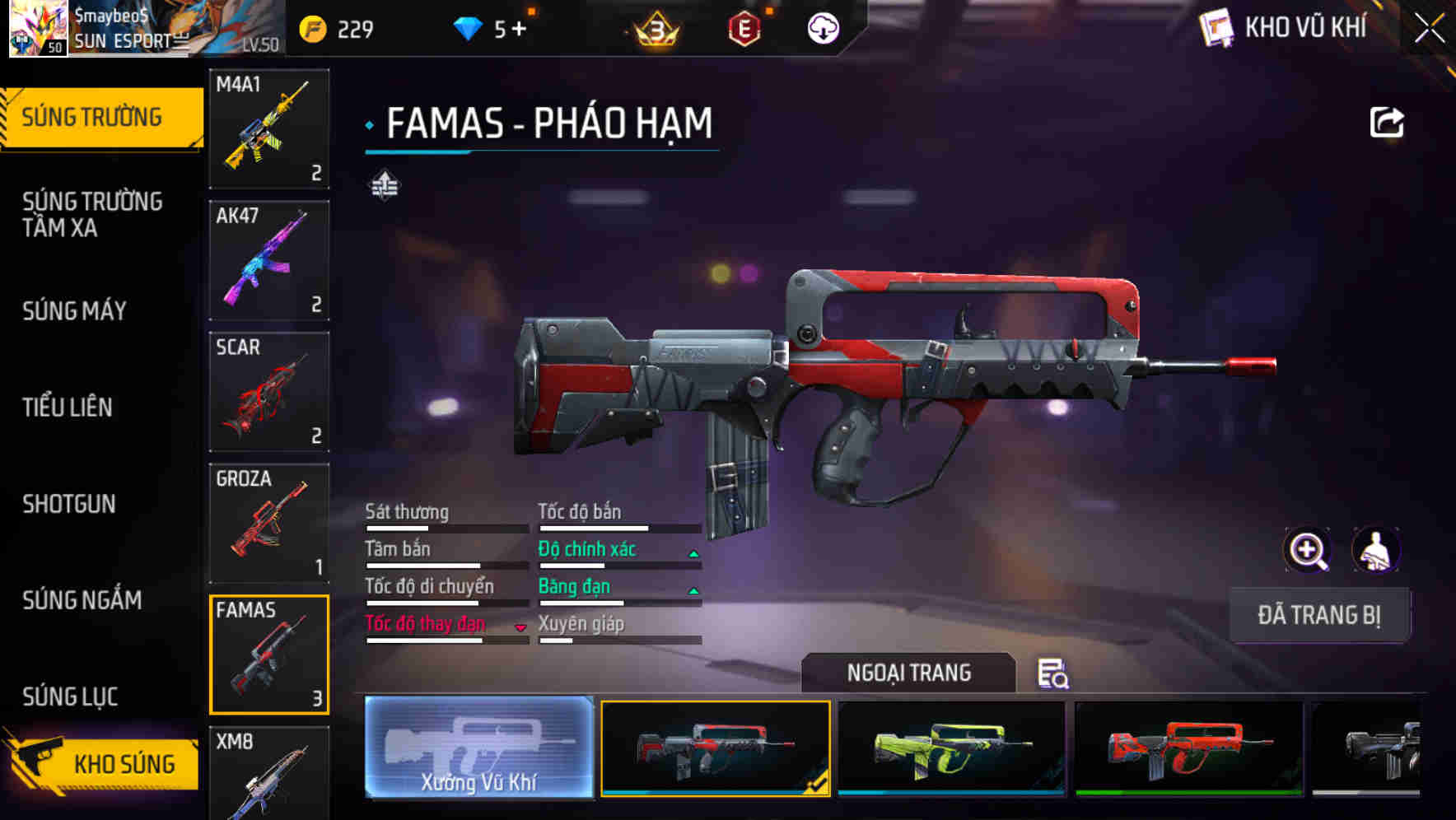Open the Súng Lục category

pos(70,697)
